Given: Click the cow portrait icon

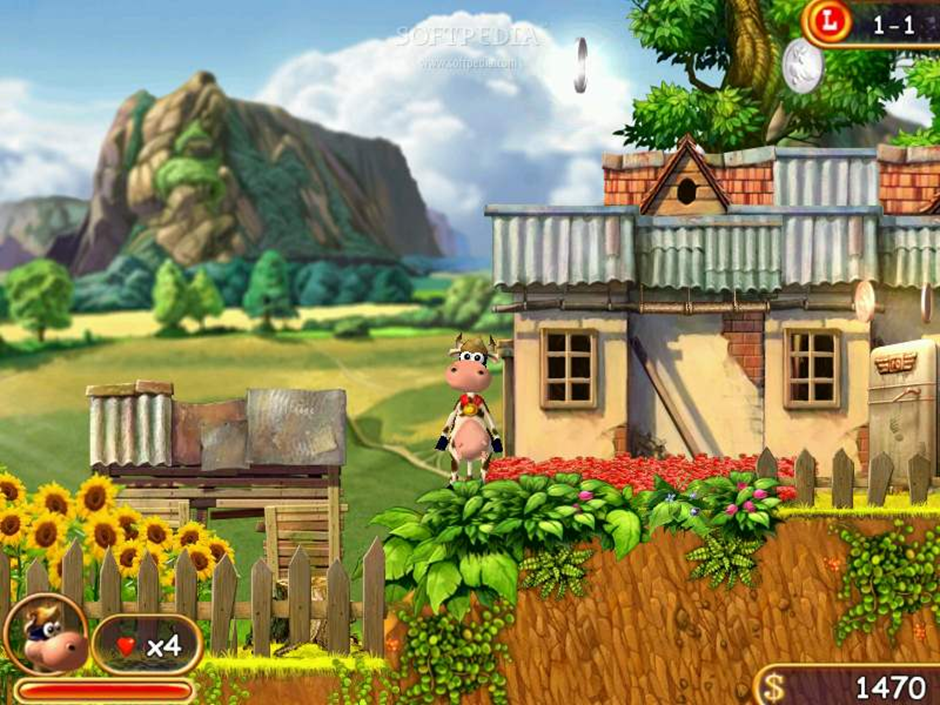Looking at the screenshot, I should tap(45, 634).
